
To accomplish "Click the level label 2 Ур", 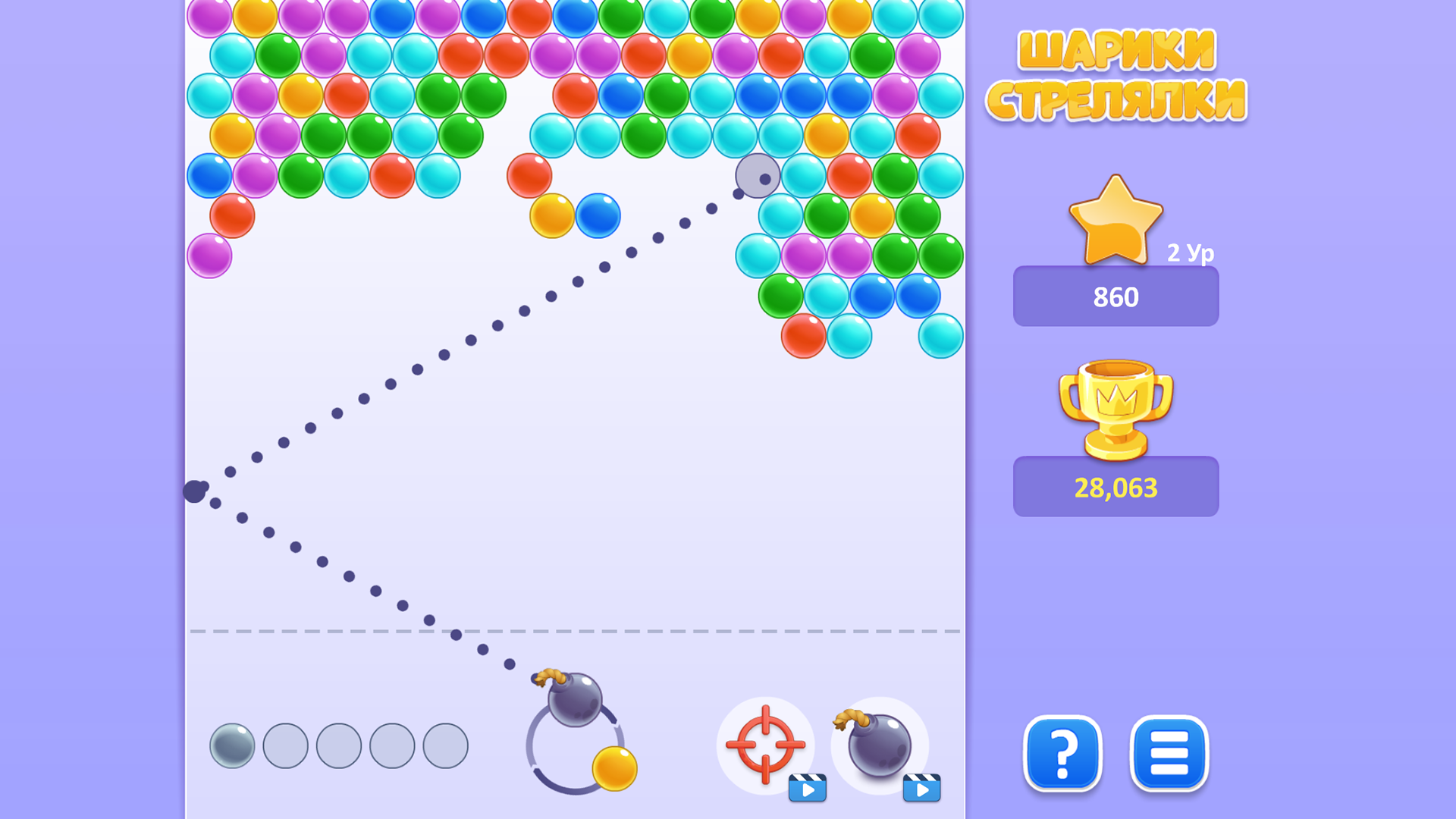I will click(1190, 255).
